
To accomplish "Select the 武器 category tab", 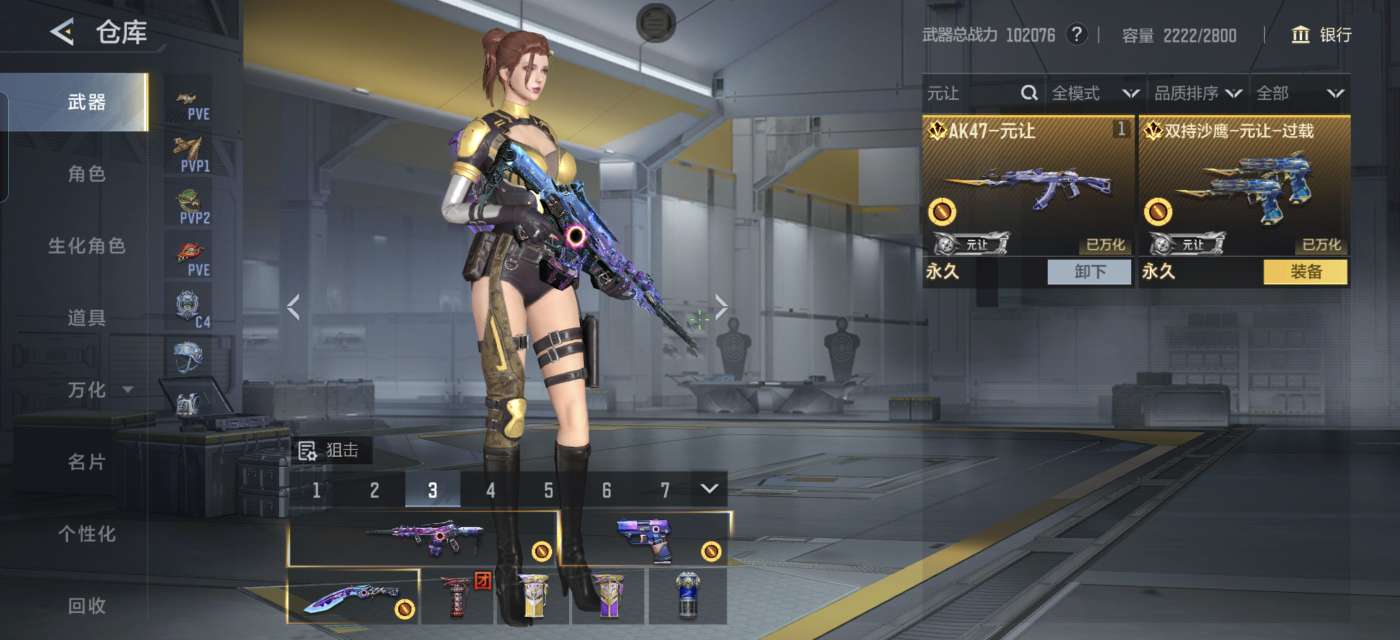I will click(x=86, y=102).
